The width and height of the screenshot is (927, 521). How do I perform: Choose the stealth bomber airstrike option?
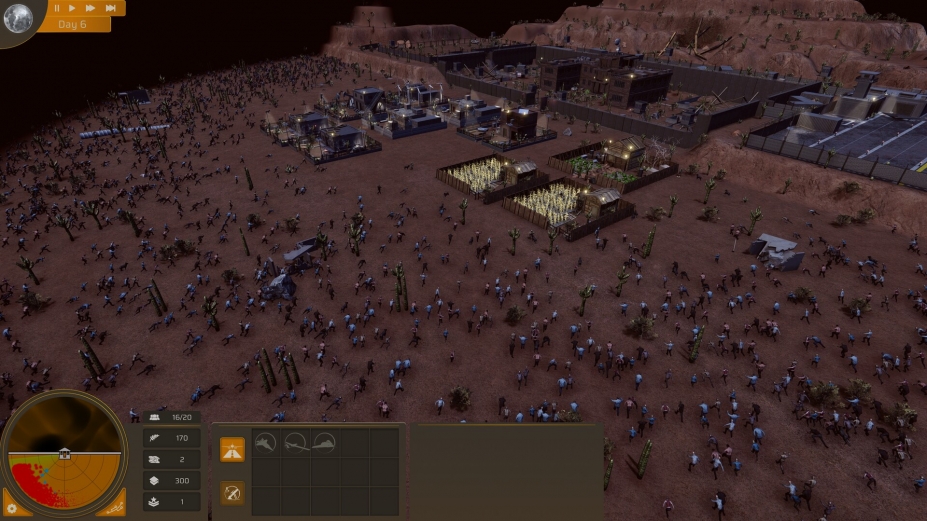click(x=324, y=442)
